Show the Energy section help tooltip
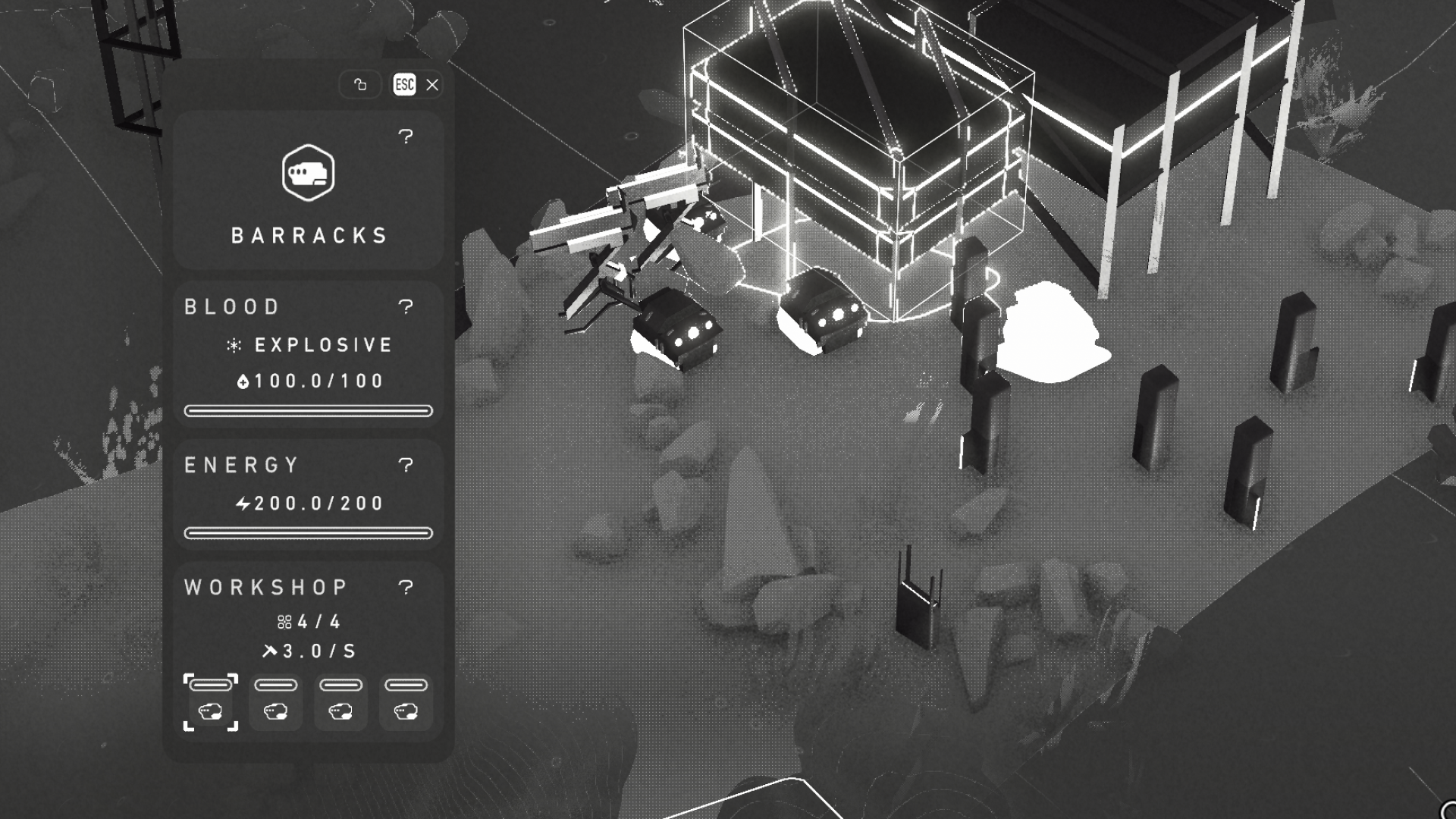The image size is (1456, 819). click(x=406, y=465)
